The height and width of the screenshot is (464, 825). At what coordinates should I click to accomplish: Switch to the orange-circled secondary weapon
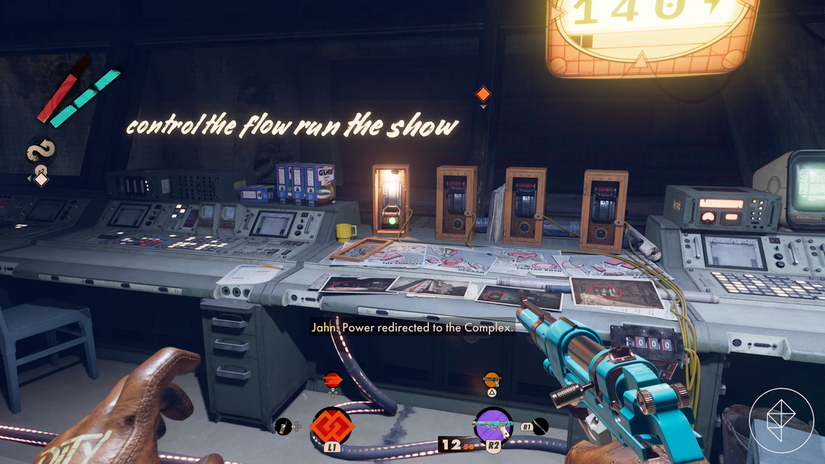(x=491, y=379)
